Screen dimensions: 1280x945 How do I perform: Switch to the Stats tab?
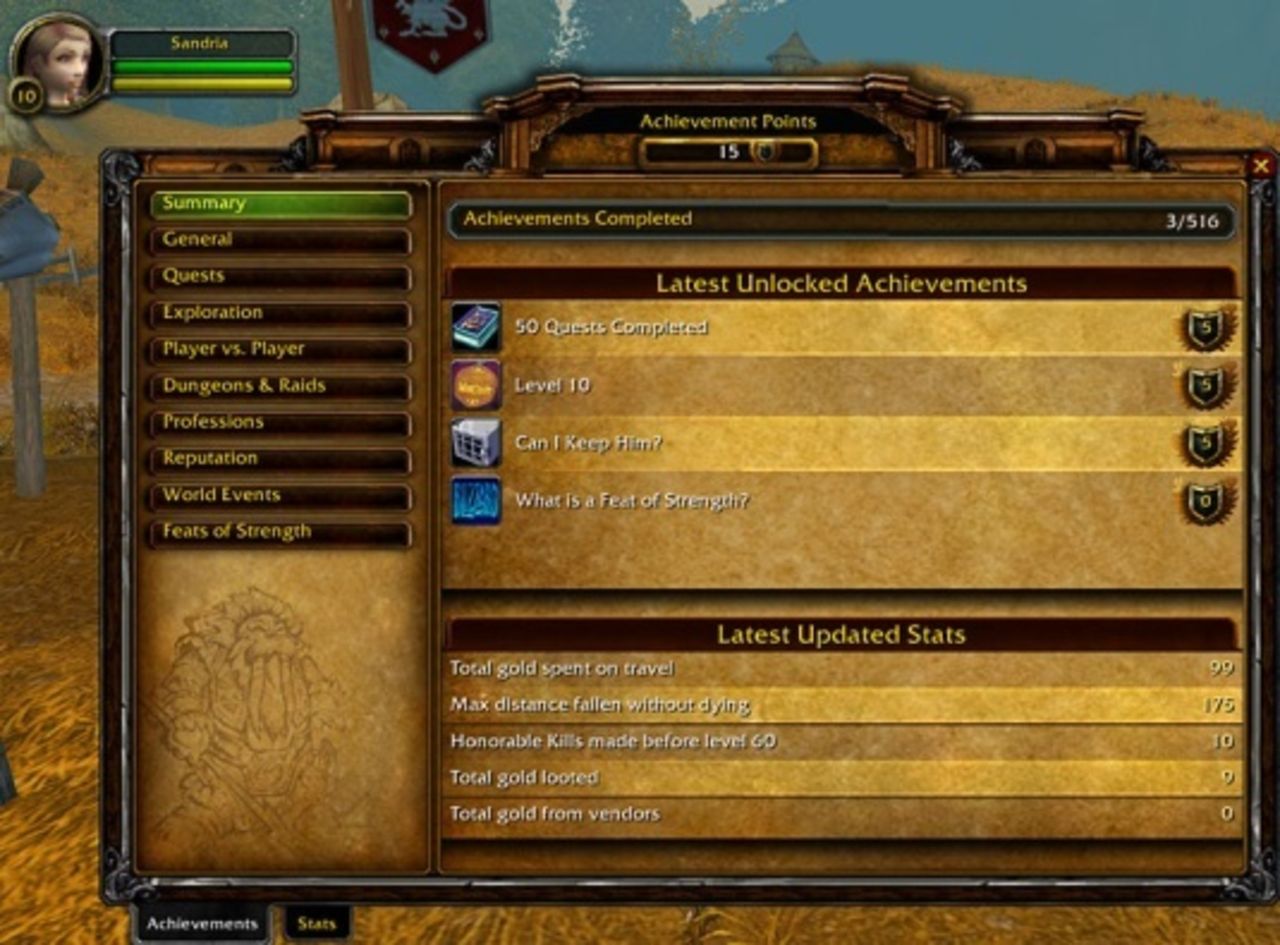click(x=316, y=923)
